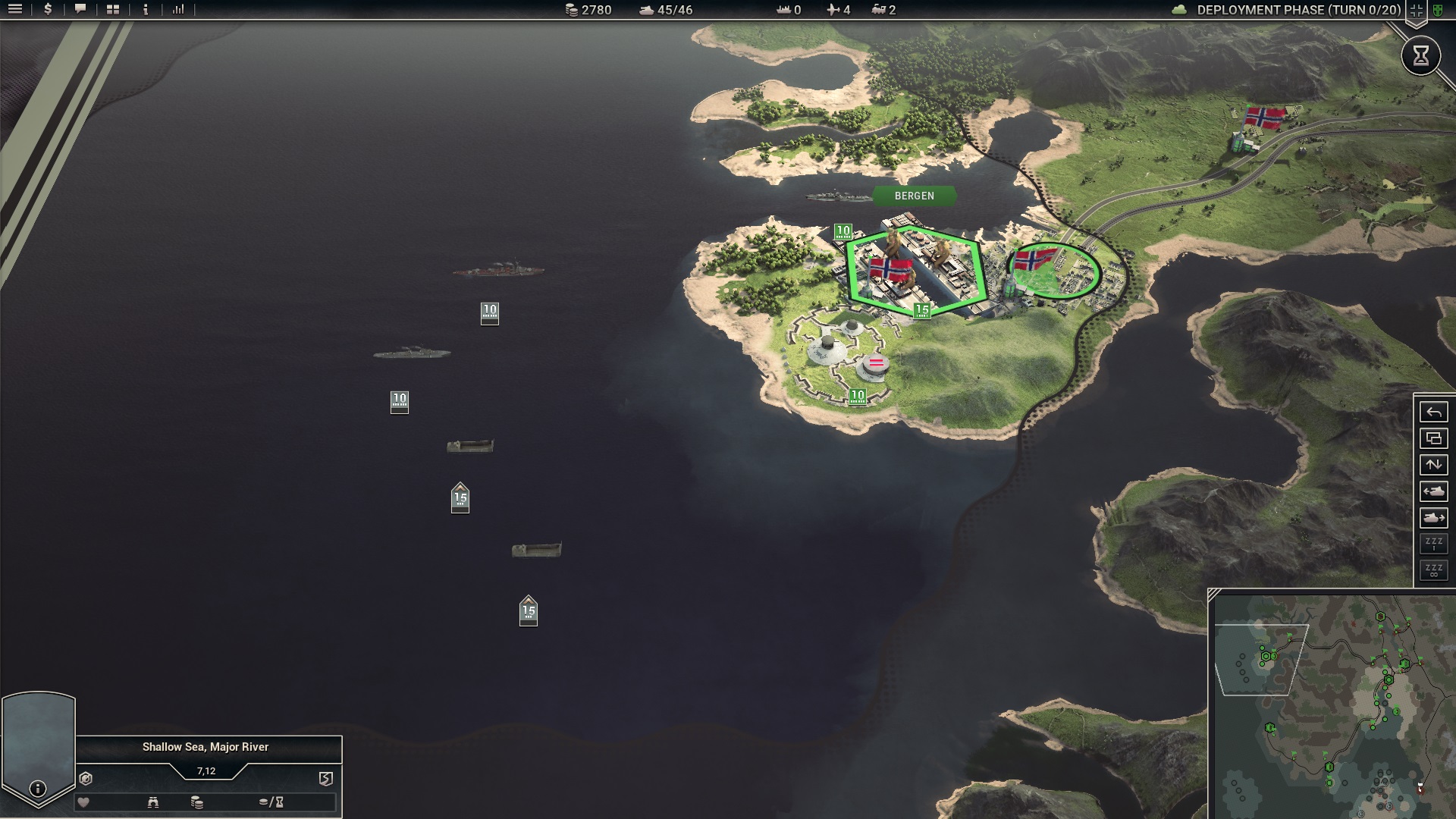
Task: Open the bar chart statistics screen
Action: (178, 10)
